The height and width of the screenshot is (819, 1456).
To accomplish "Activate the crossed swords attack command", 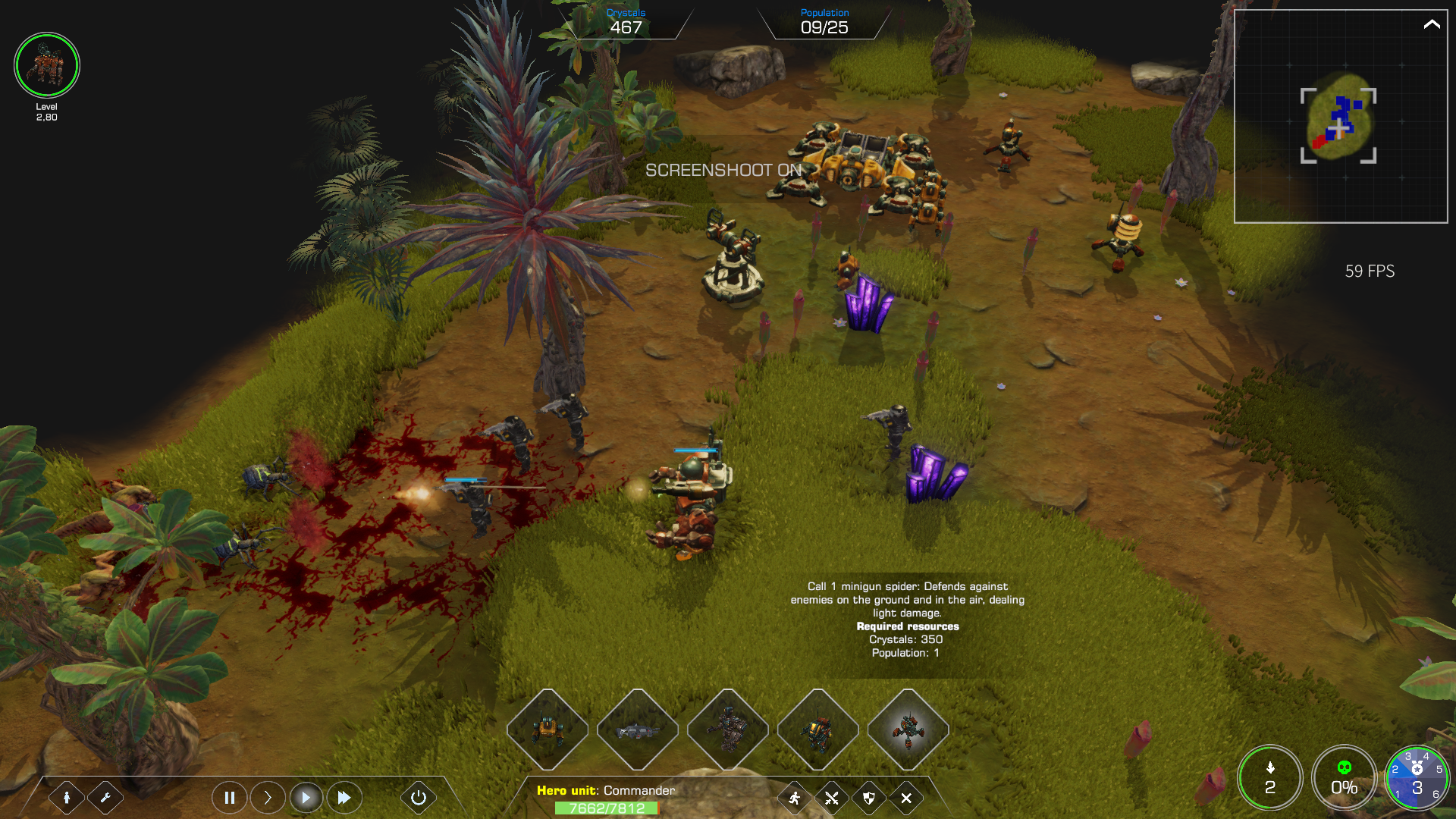I will (832, 798).
